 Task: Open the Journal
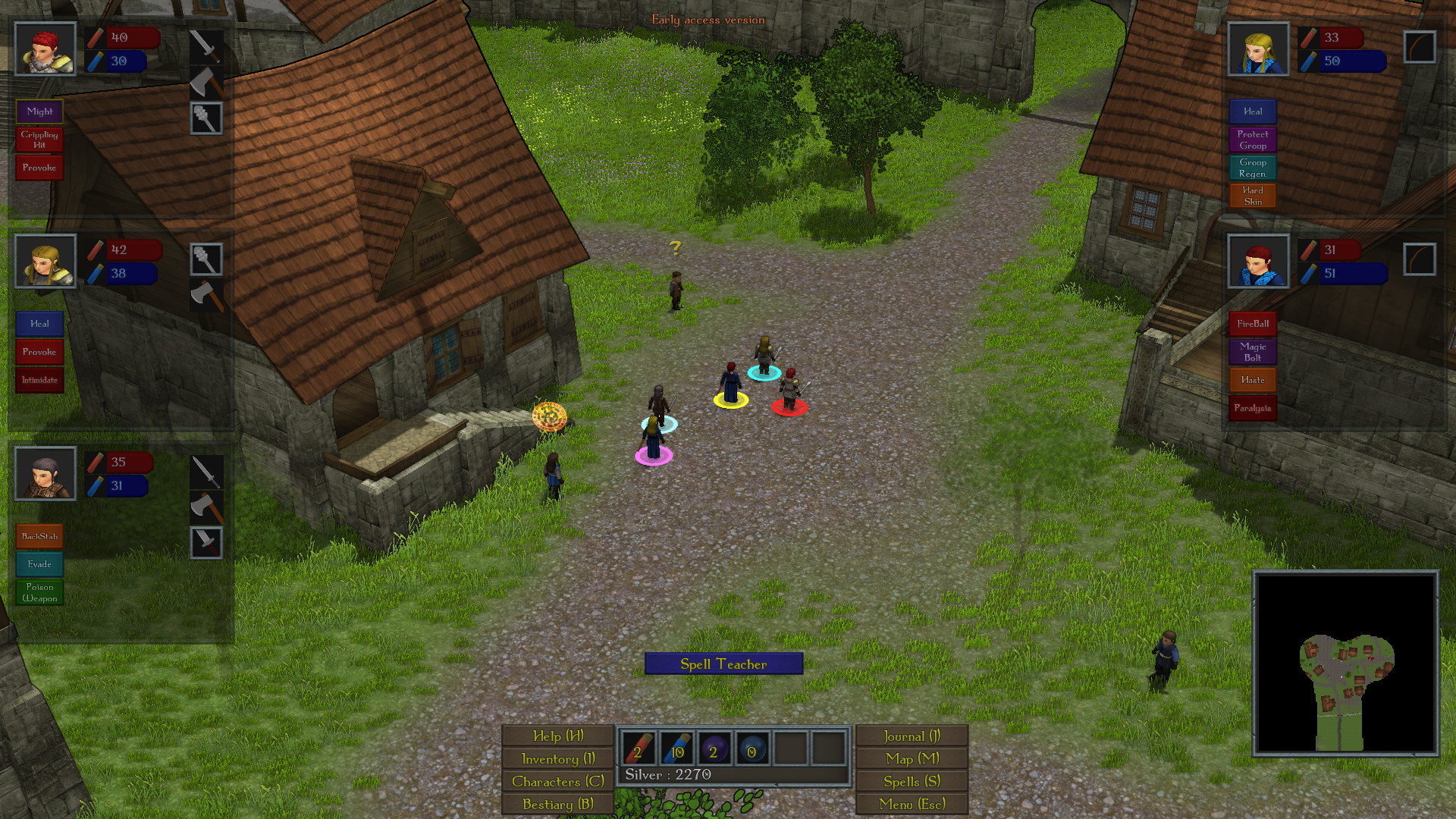pyautogui.click(x=912, y=736)
